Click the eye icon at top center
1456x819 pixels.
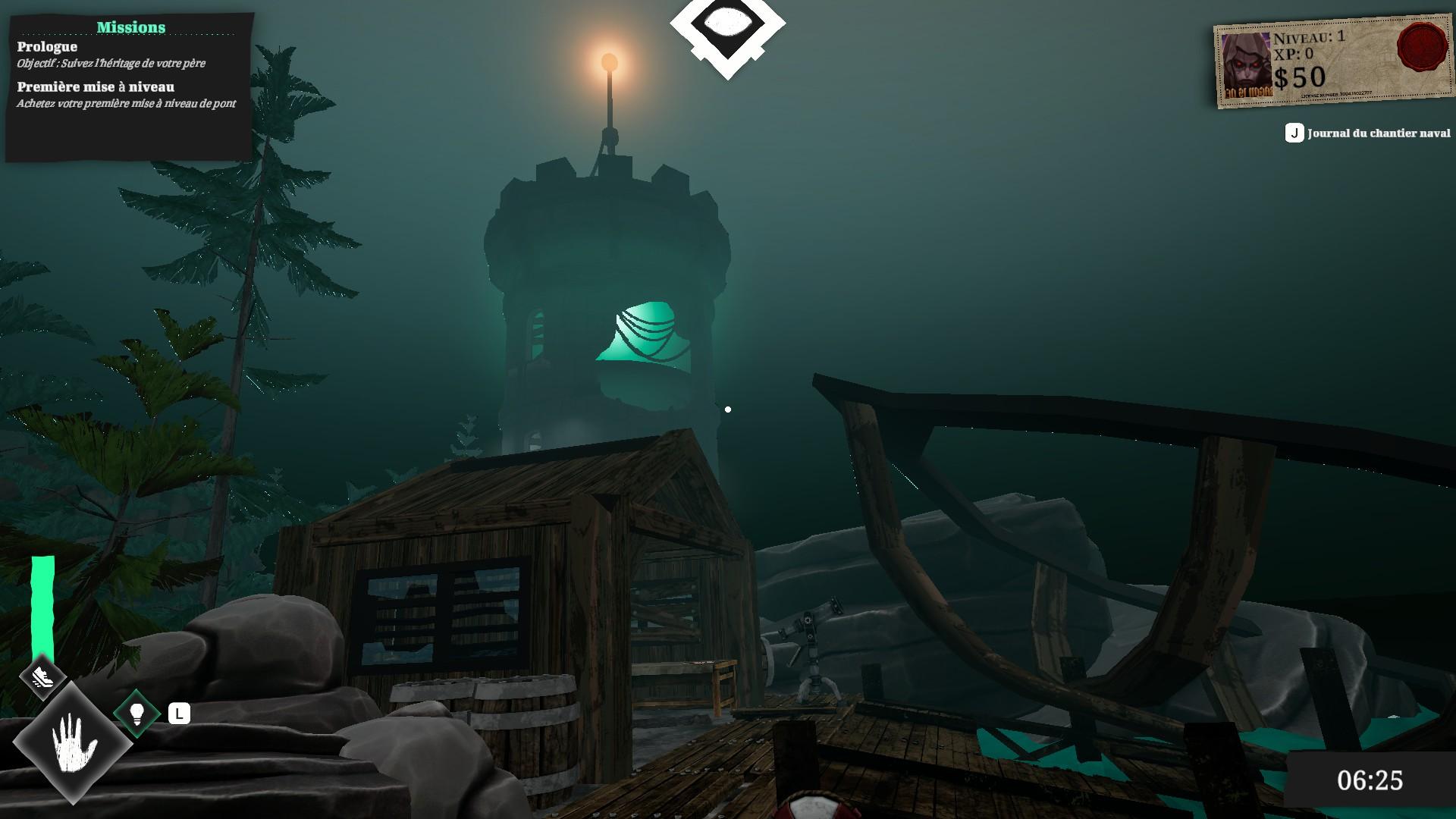tap(727, 26)
